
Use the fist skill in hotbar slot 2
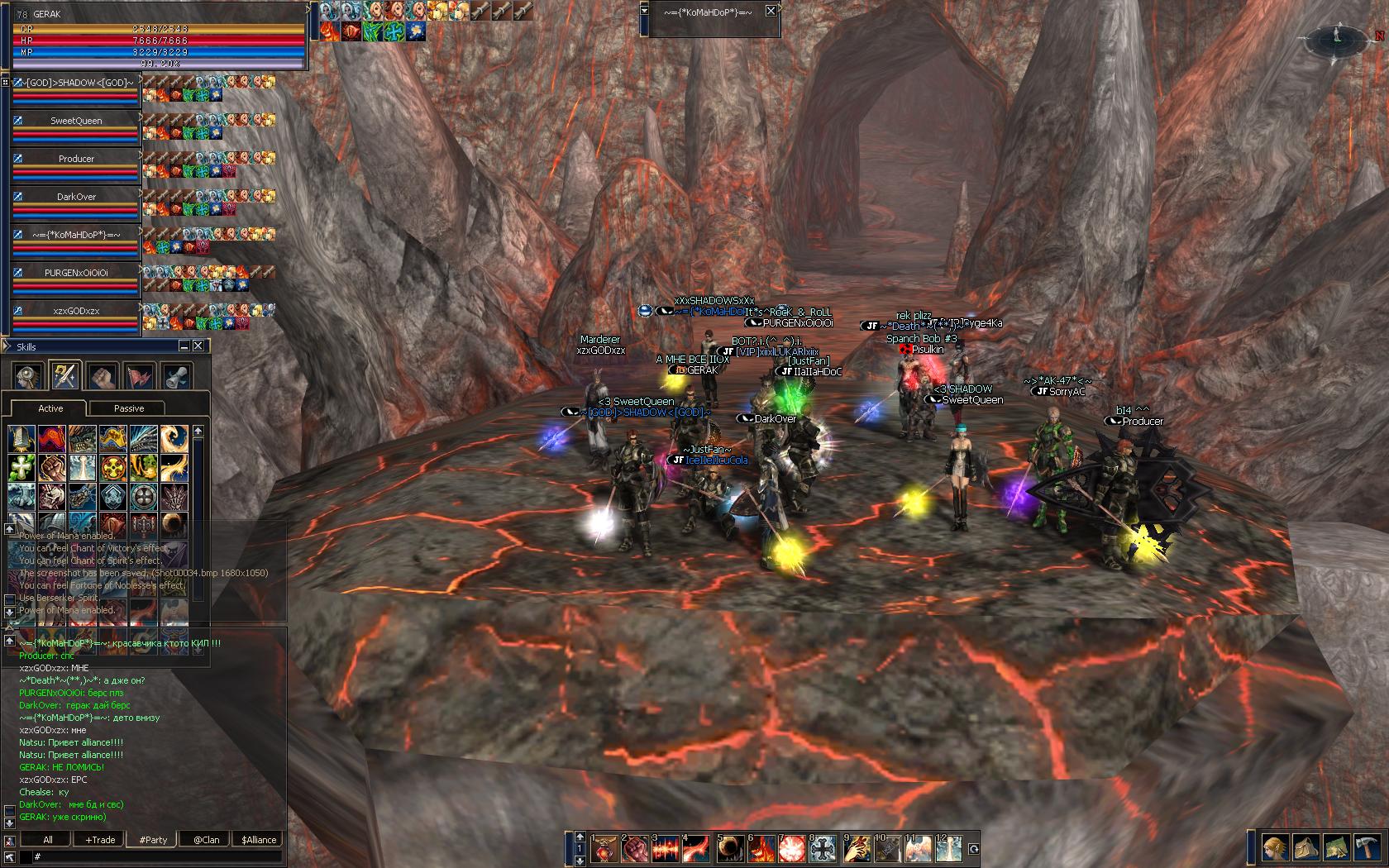coord(634,849)
